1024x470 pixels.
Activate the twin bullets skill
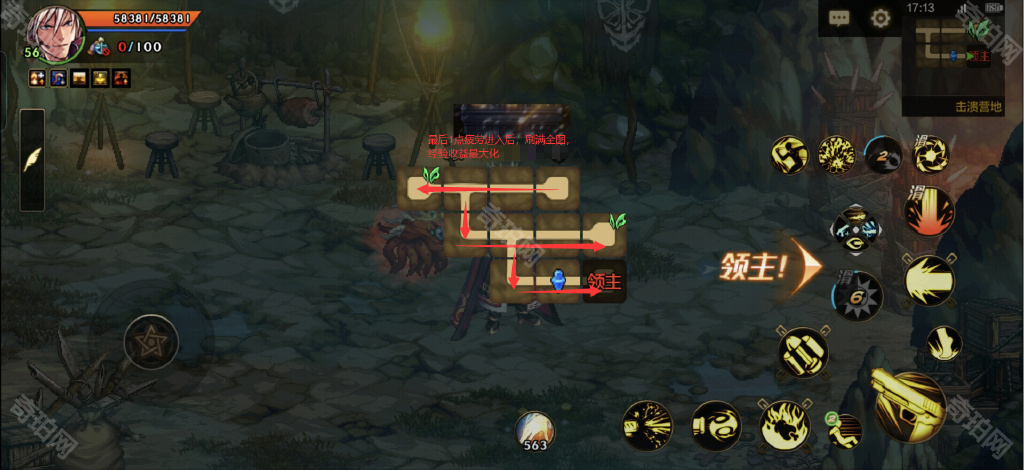[x=803, y=352]
